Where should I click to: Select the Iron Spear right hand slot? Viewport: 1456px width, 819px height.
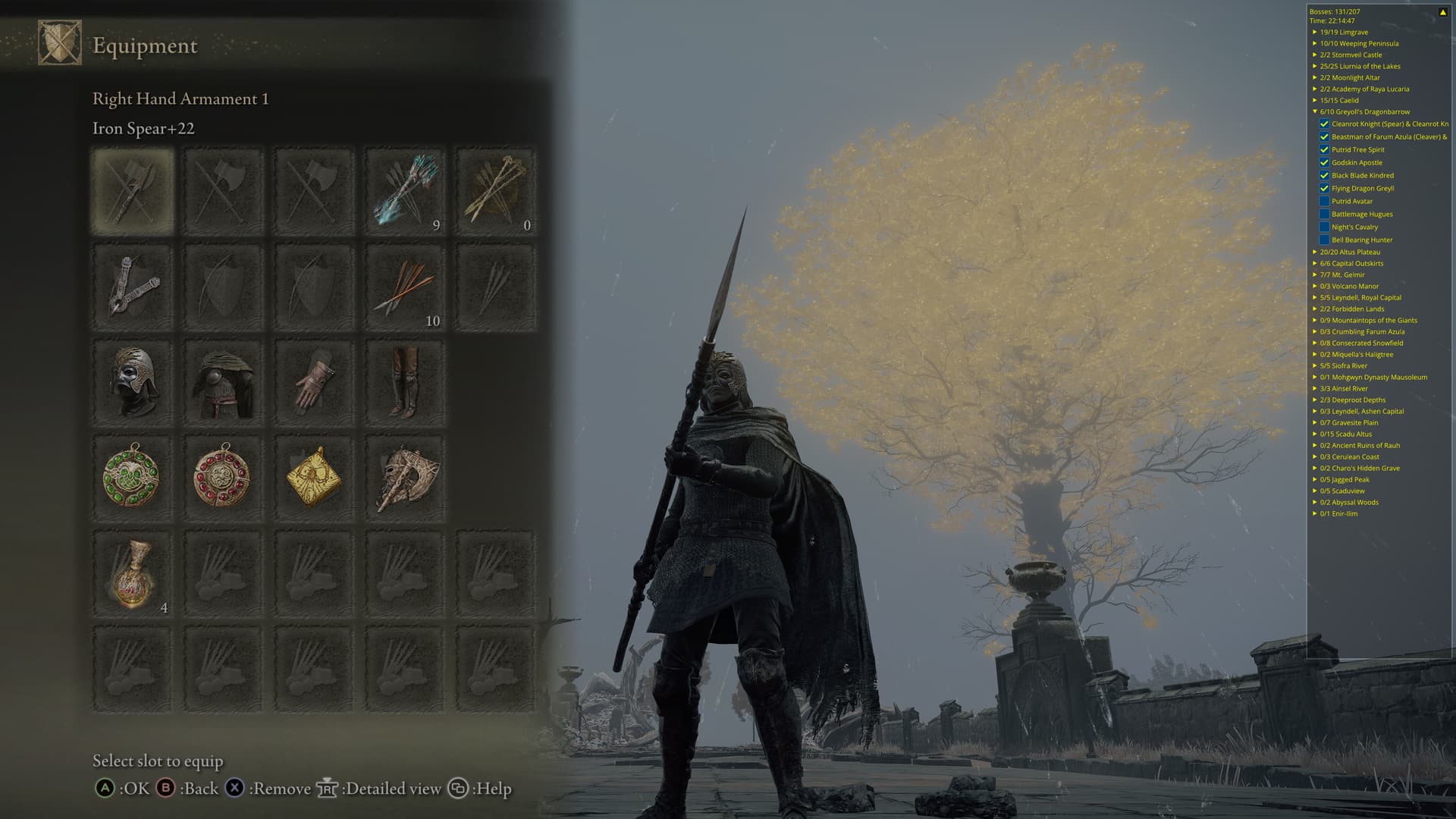[133, 191]
